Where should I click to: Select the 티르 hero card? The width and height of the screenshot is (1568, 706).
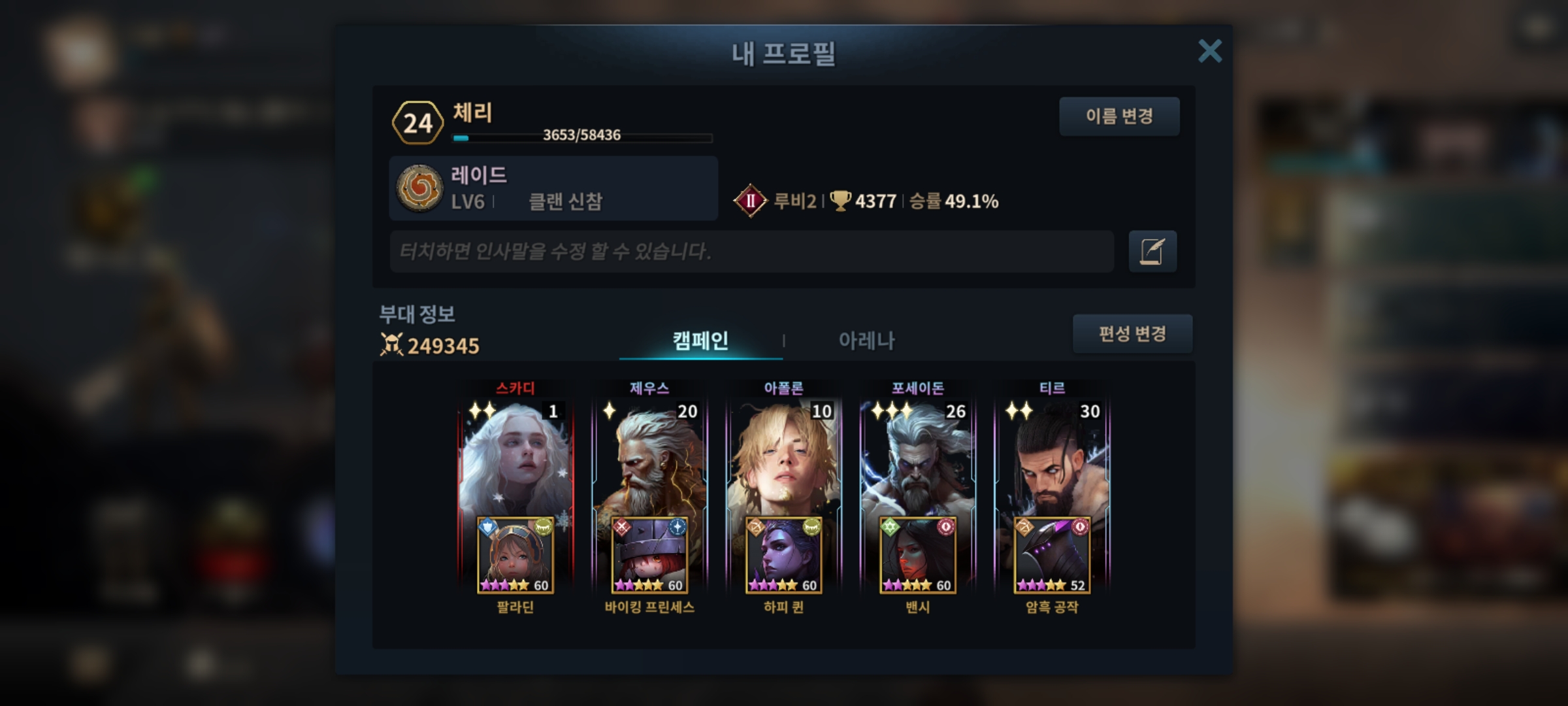point(1052,458)
